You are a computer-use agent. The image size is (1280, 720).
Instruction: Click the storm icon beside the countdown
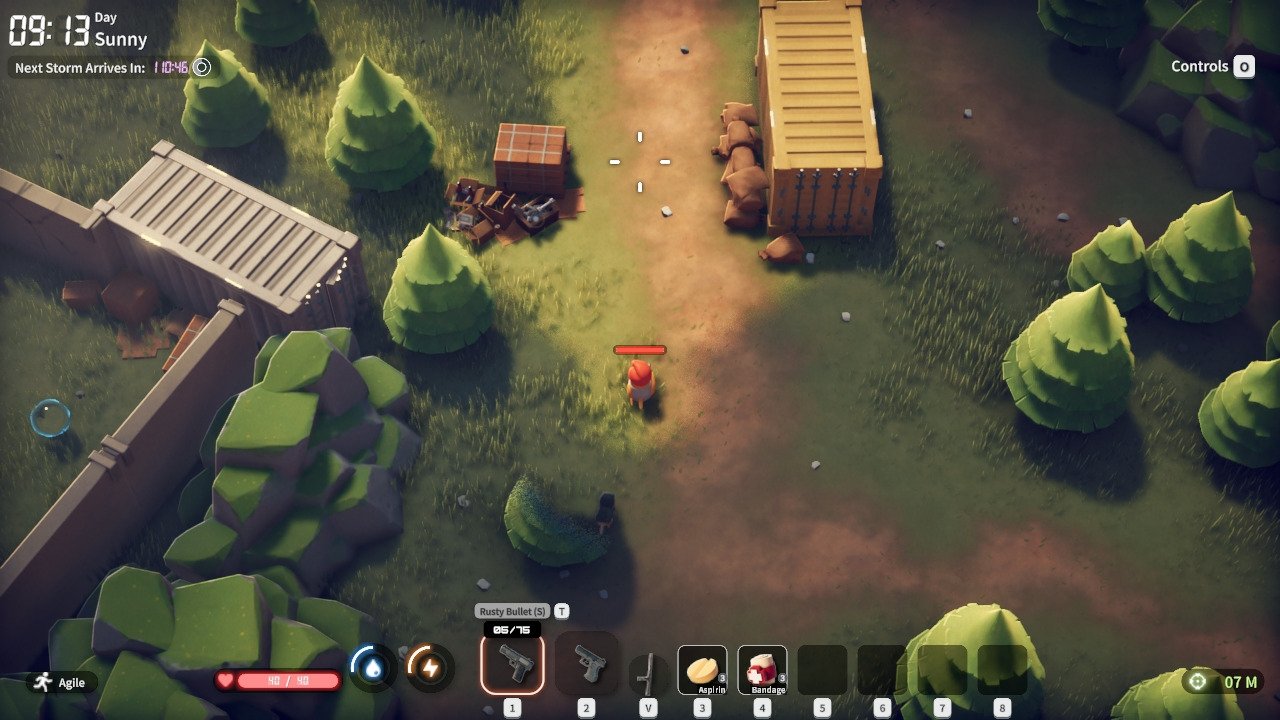pos(202,67)
